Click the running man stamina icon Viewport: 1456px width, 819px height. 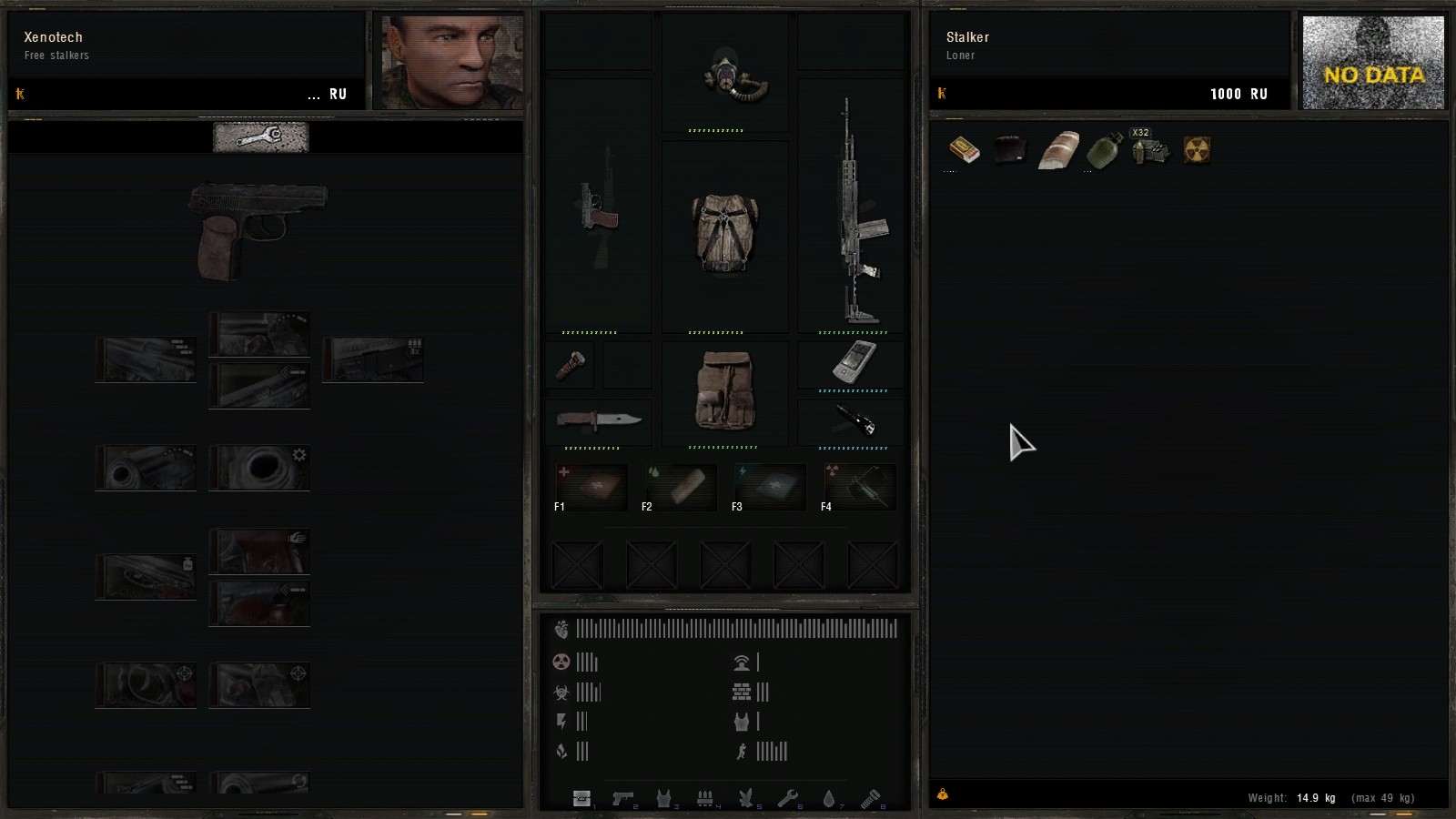click(x=743, y=753)
